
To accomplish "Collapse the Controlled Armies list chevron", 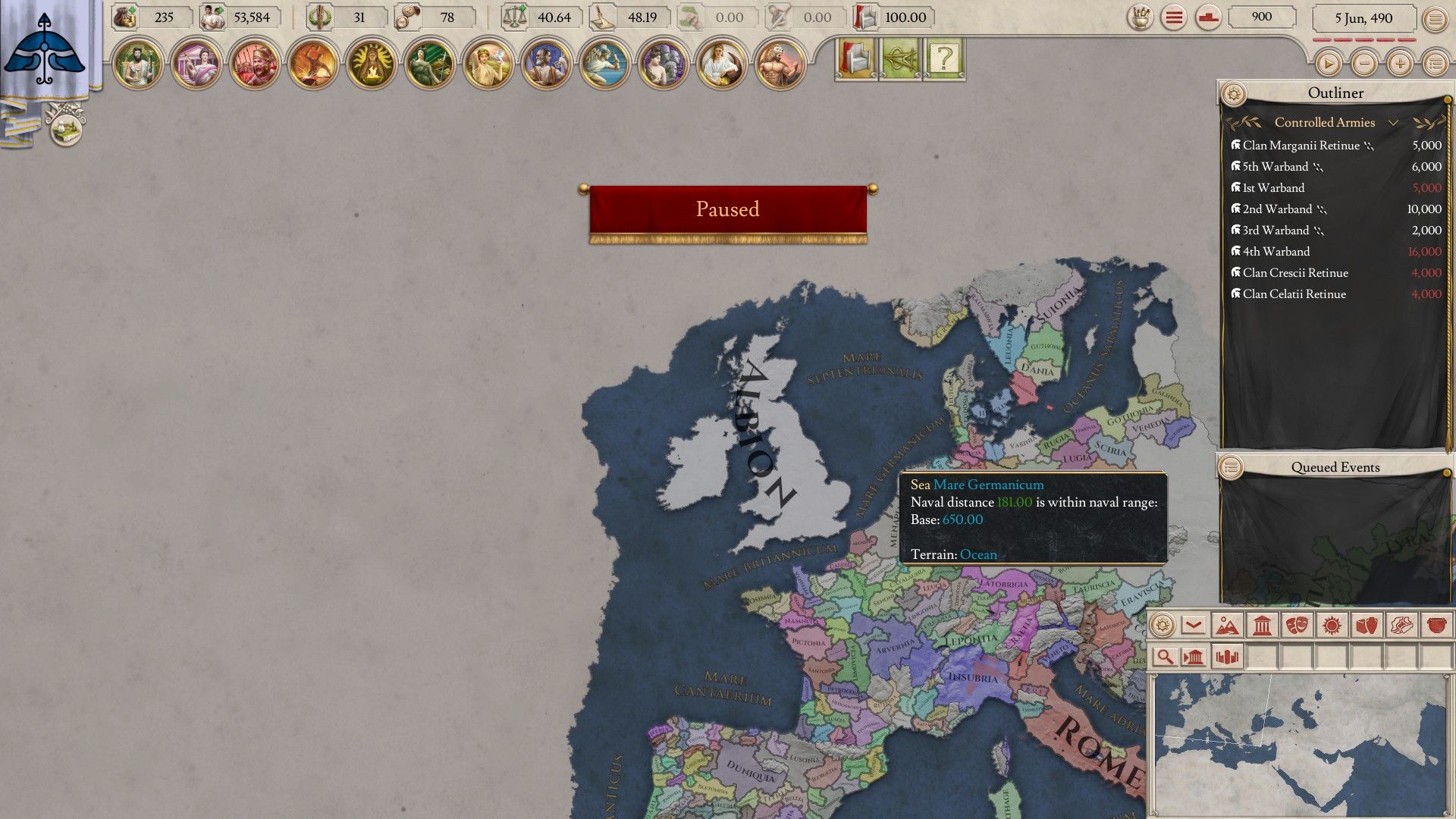I will (1394, 122).
